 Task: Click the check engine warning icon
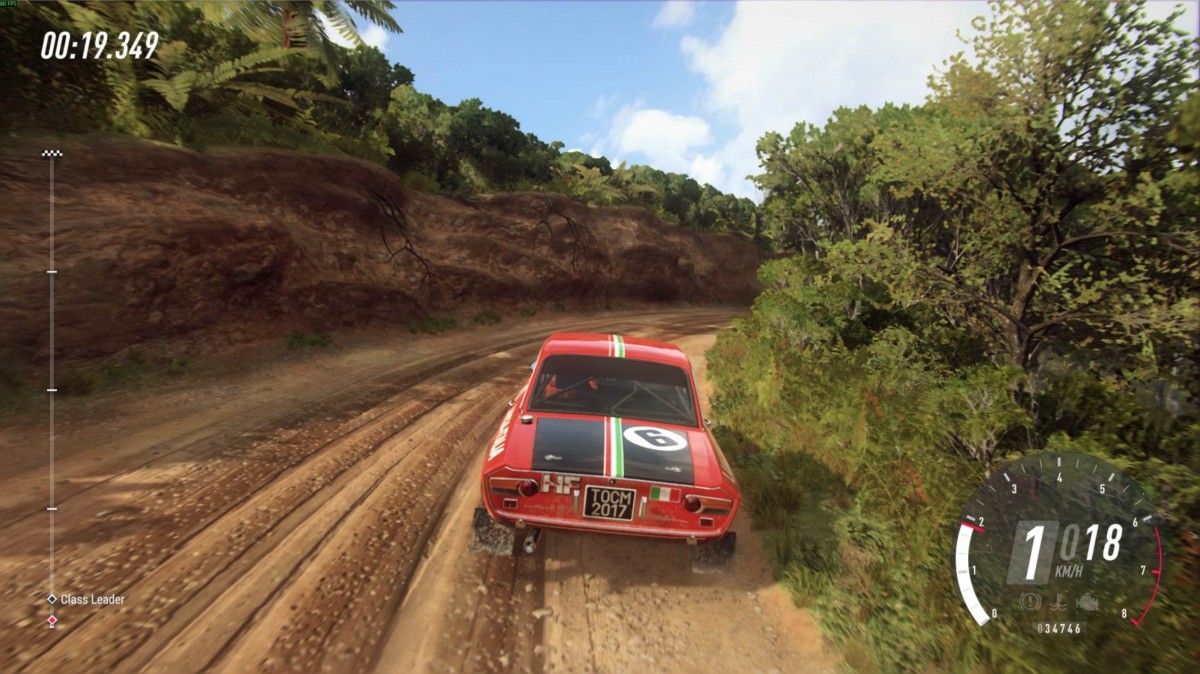pyautogui.click(x=1087, y=603)
